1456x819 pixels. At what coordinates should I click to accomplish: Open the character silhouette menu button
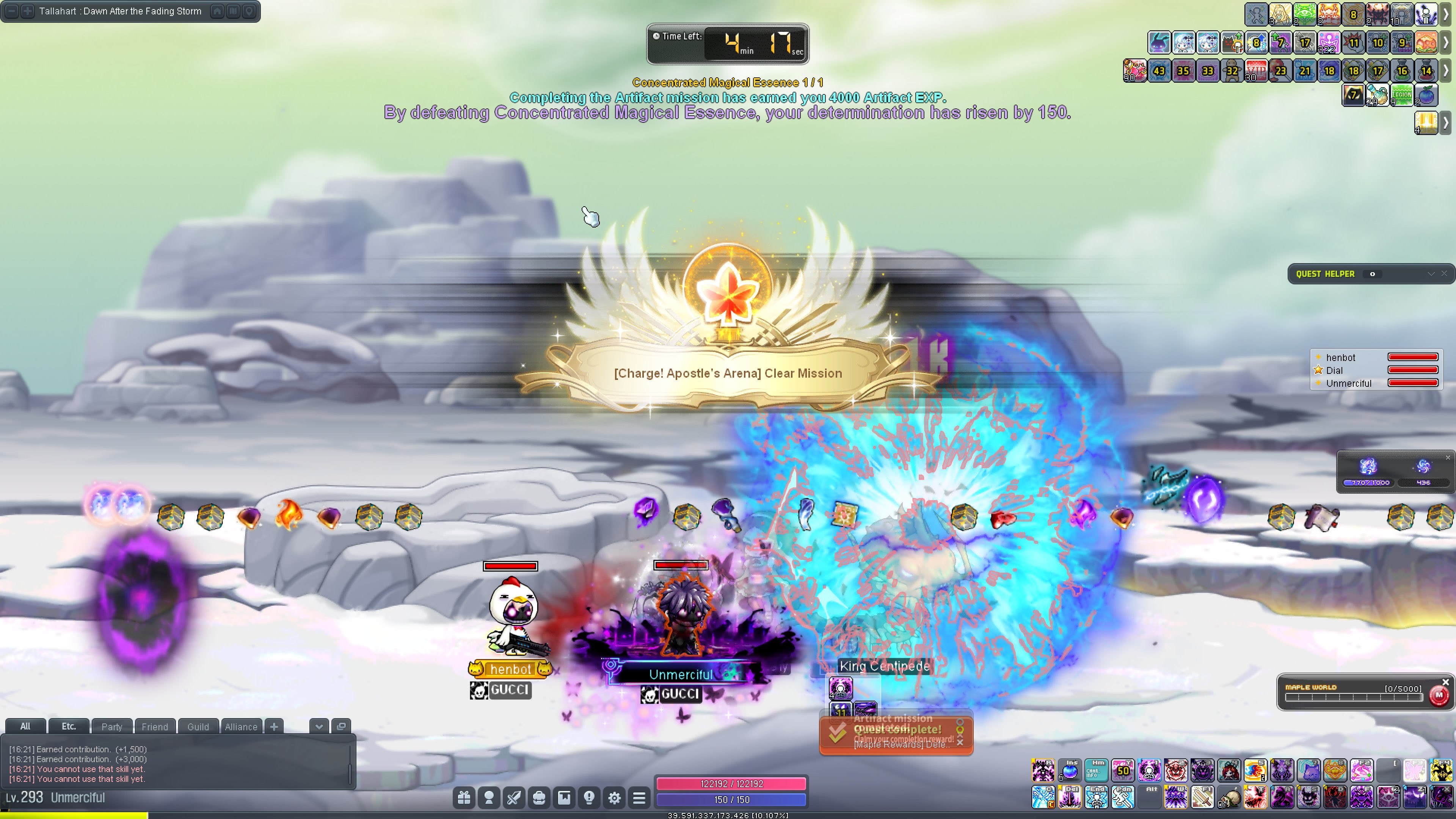[x=489, y=797]
